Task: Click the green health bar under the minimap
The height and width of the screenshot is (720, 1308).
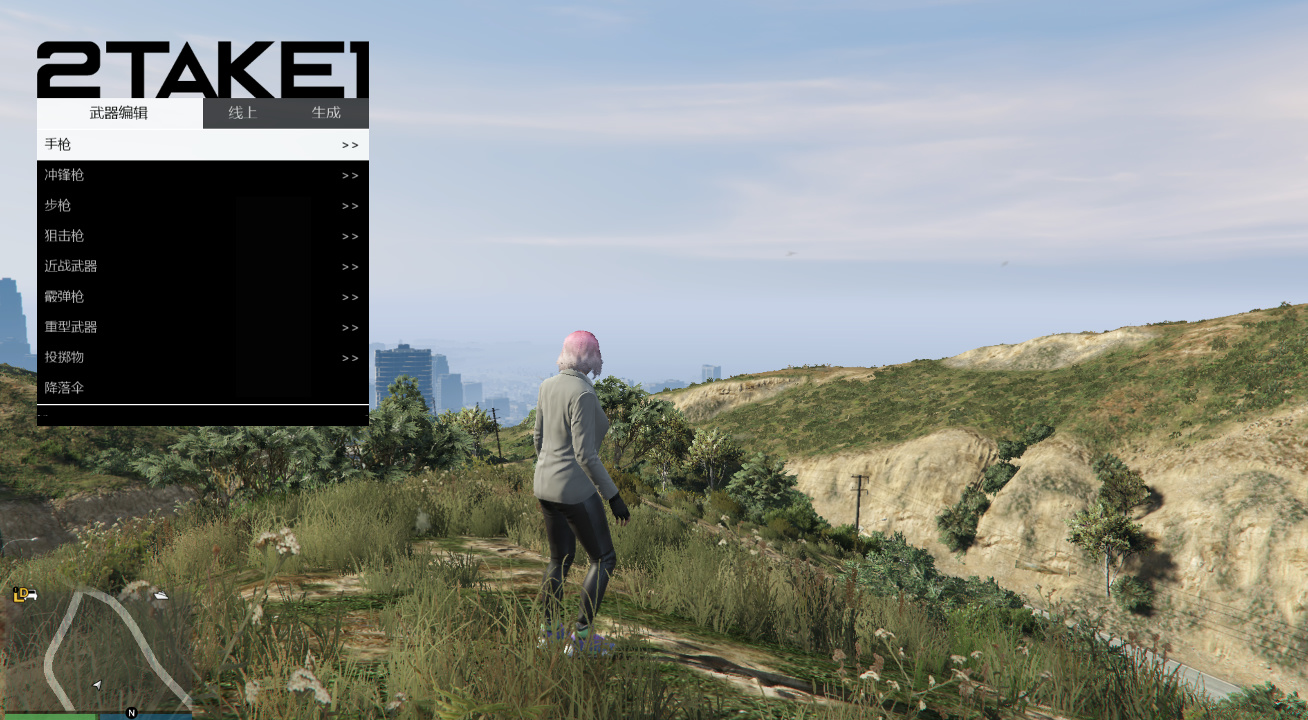Action: tap(49, 716)
